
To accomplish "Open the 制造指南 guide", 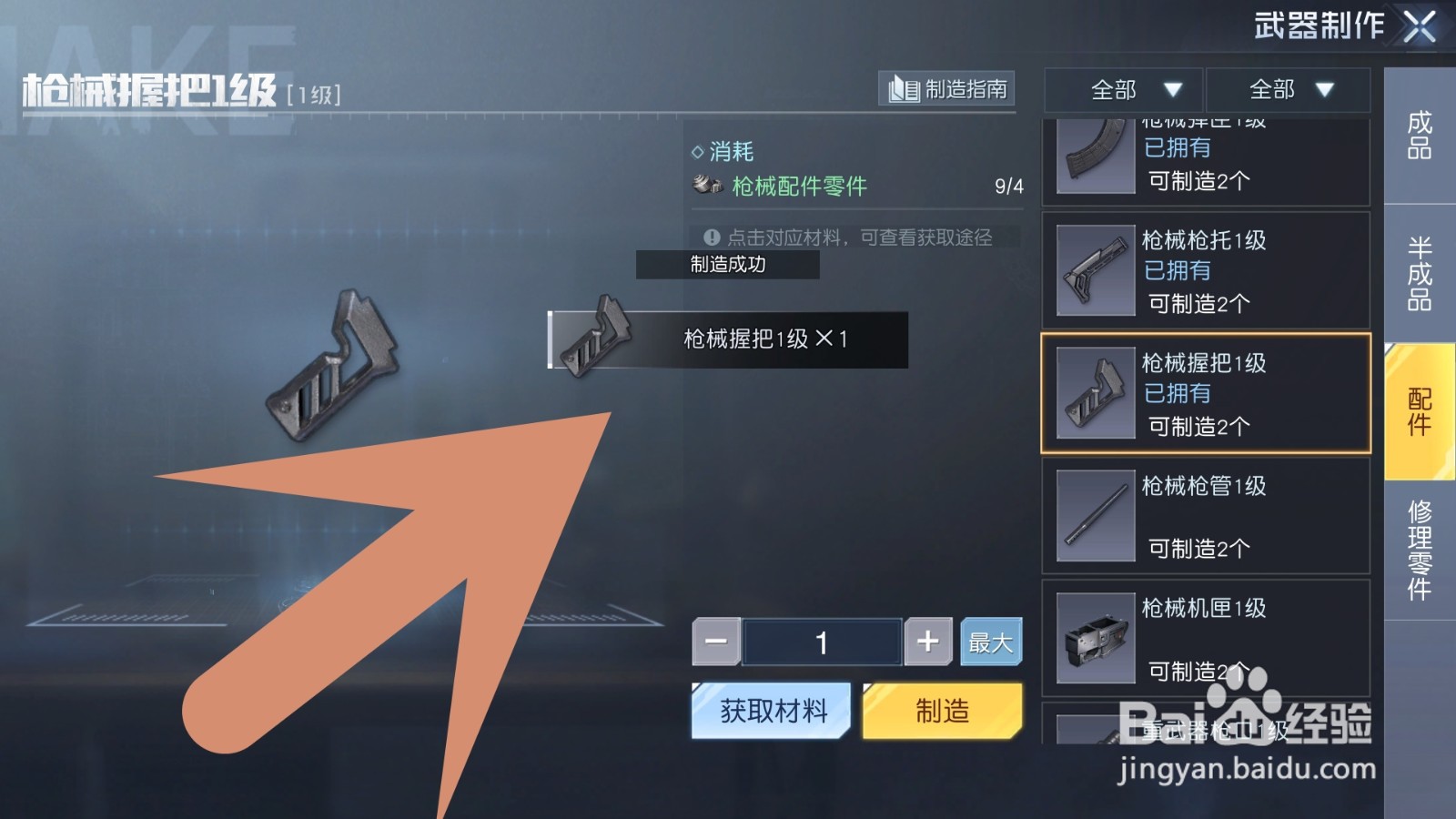I will (946, 89).
